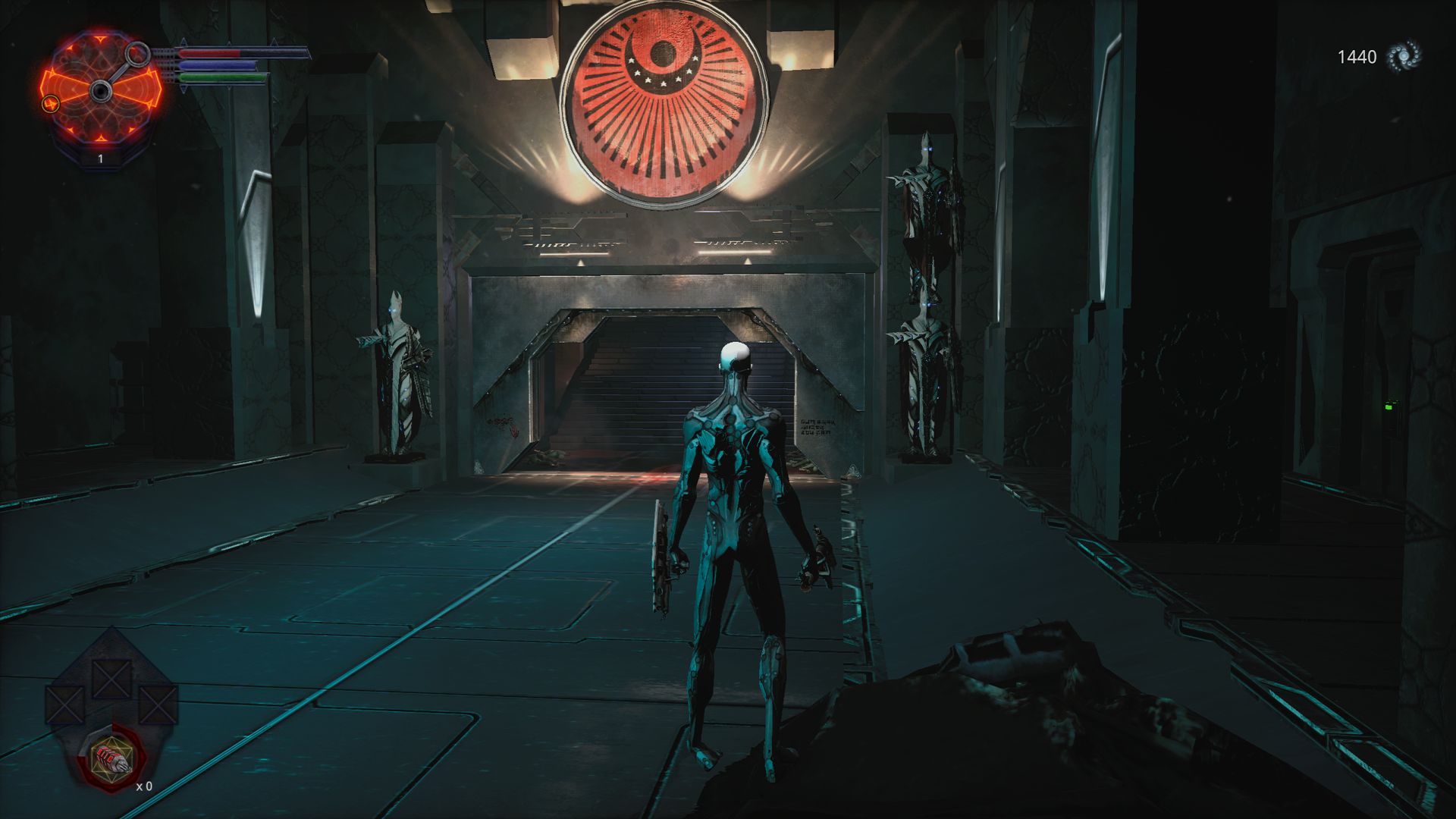Viewport: 1456px width, 819px height.
Task: Select the quick item slot with red canister
Action: [x=112, y=758]
